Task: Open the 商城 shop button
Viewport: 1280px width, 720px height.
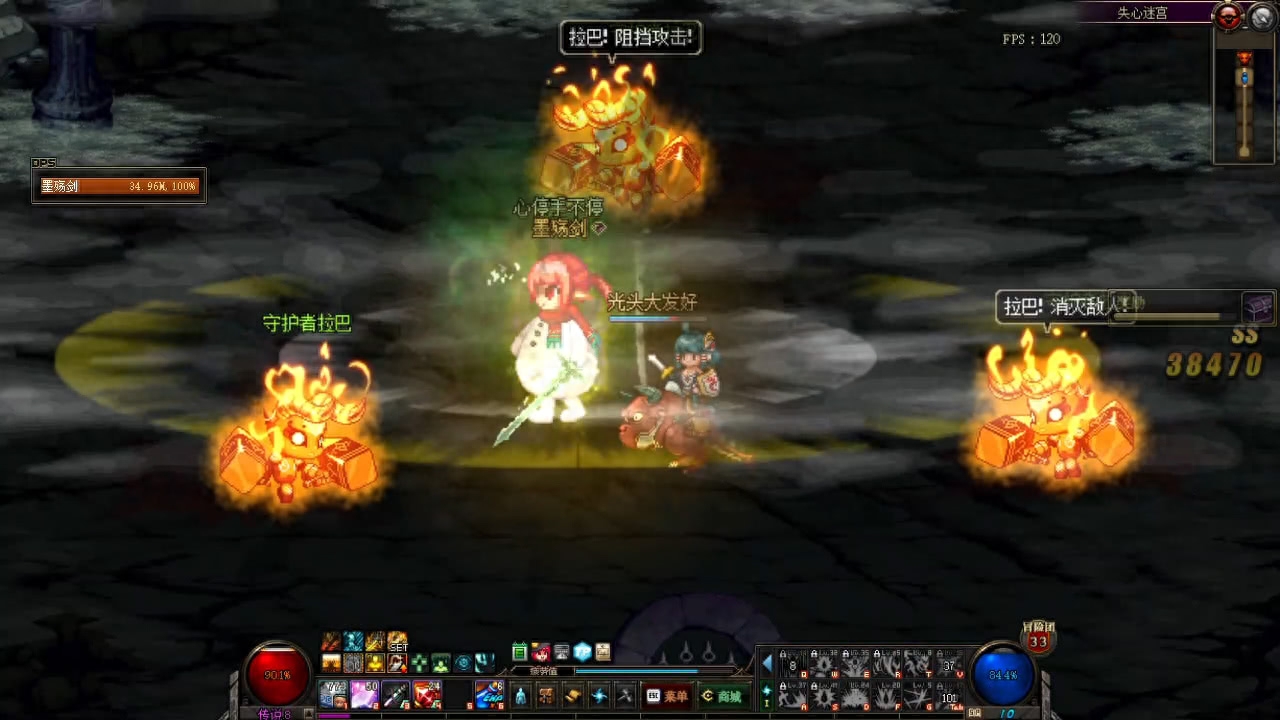Action: (722, 696)
